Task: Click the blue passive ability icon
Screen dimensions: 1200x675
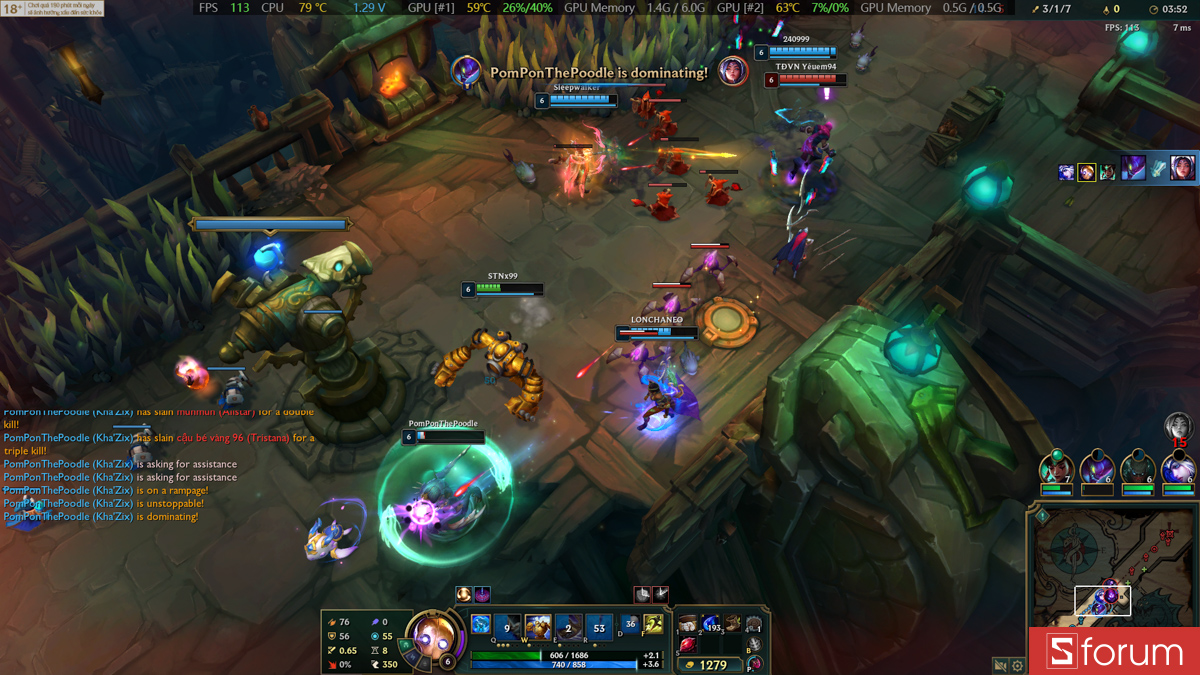Action: click(481, 625)
